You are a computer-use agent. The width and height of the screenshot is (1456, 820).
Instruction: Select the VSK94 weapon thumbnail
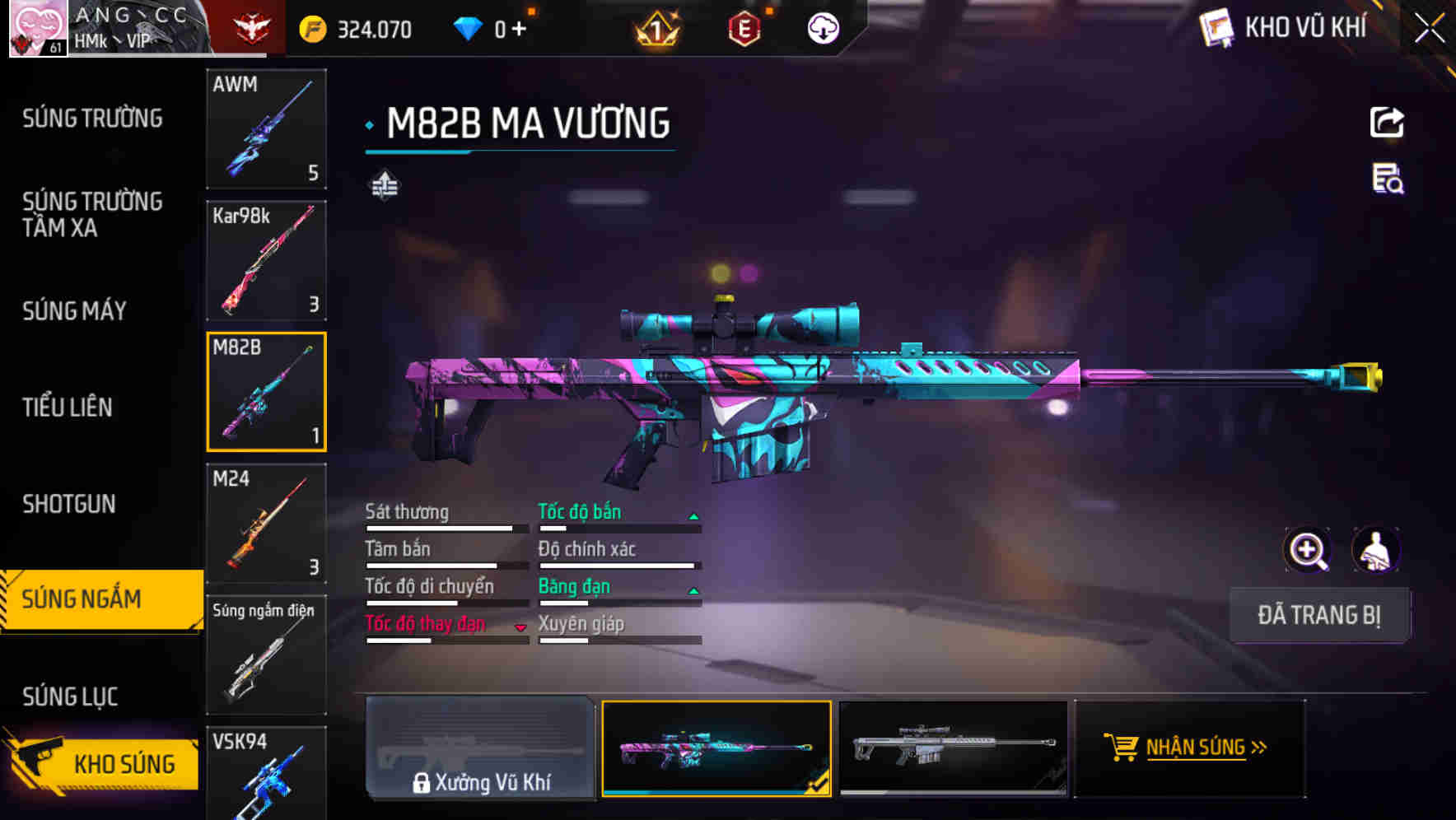266,782
